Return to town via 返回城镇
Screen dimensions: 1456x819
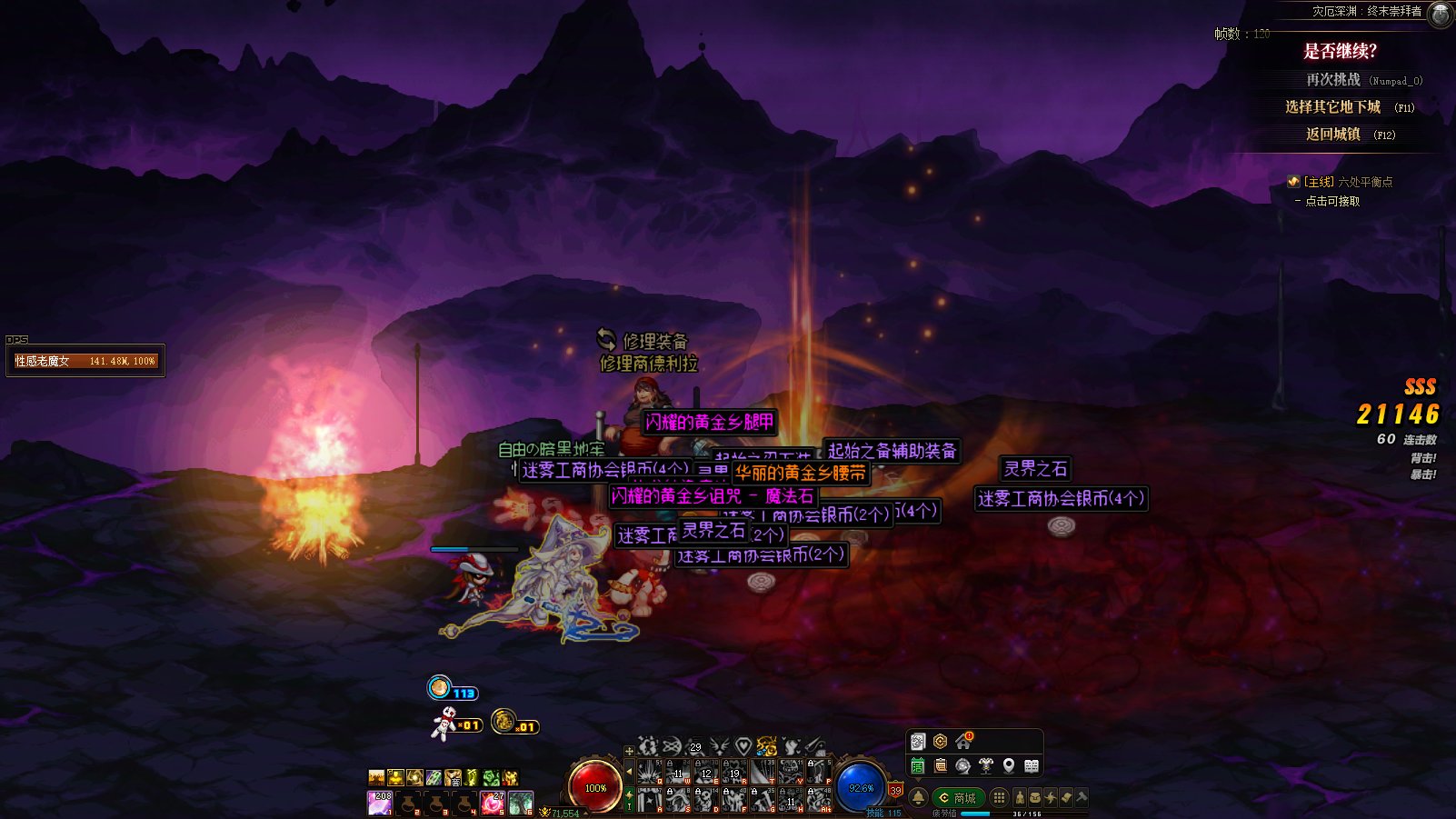[x=1333, y=135]
